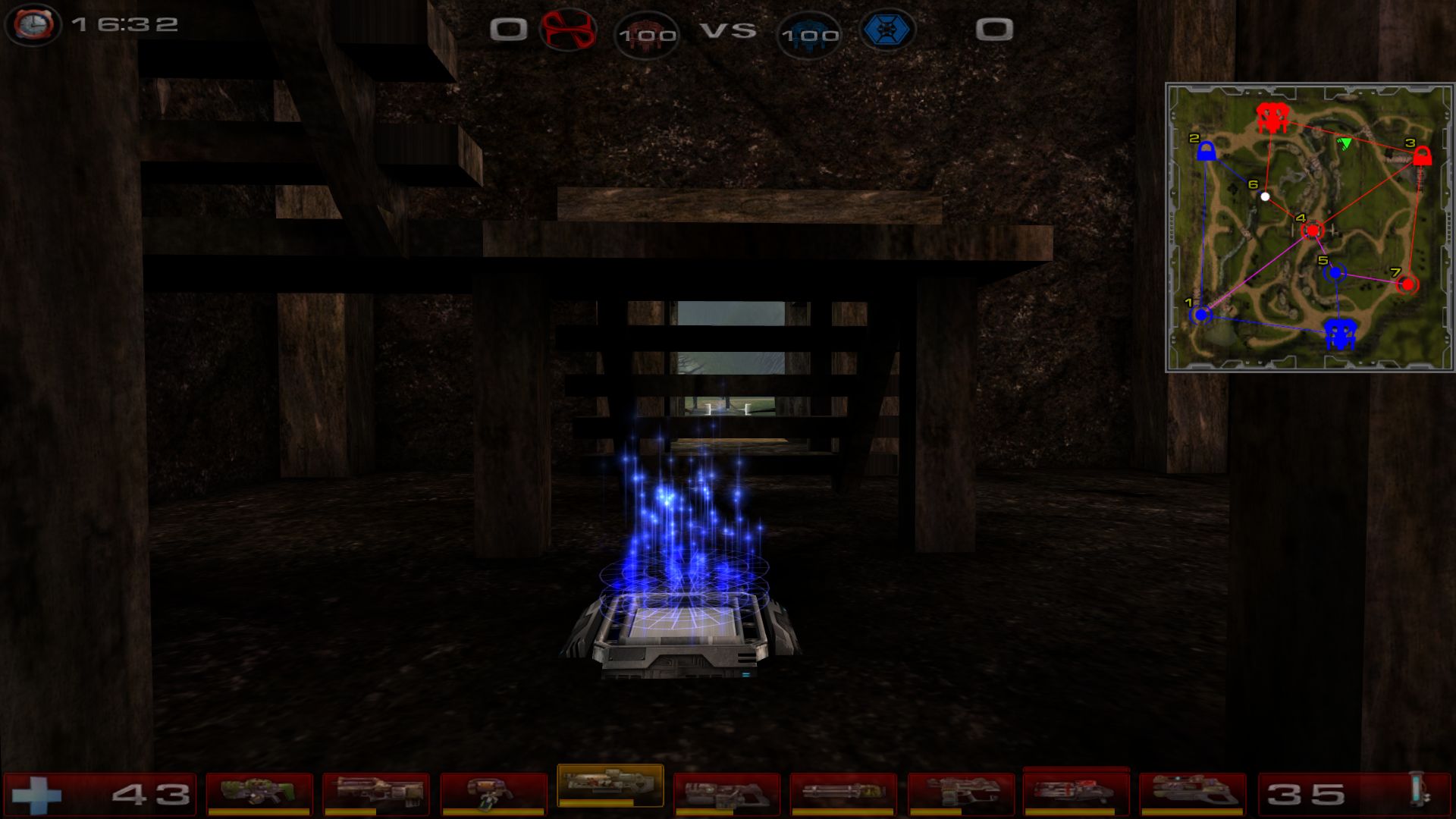Select the Shield Gun weapon slot
Screen dimensions: 1456x819
(259, 793)
